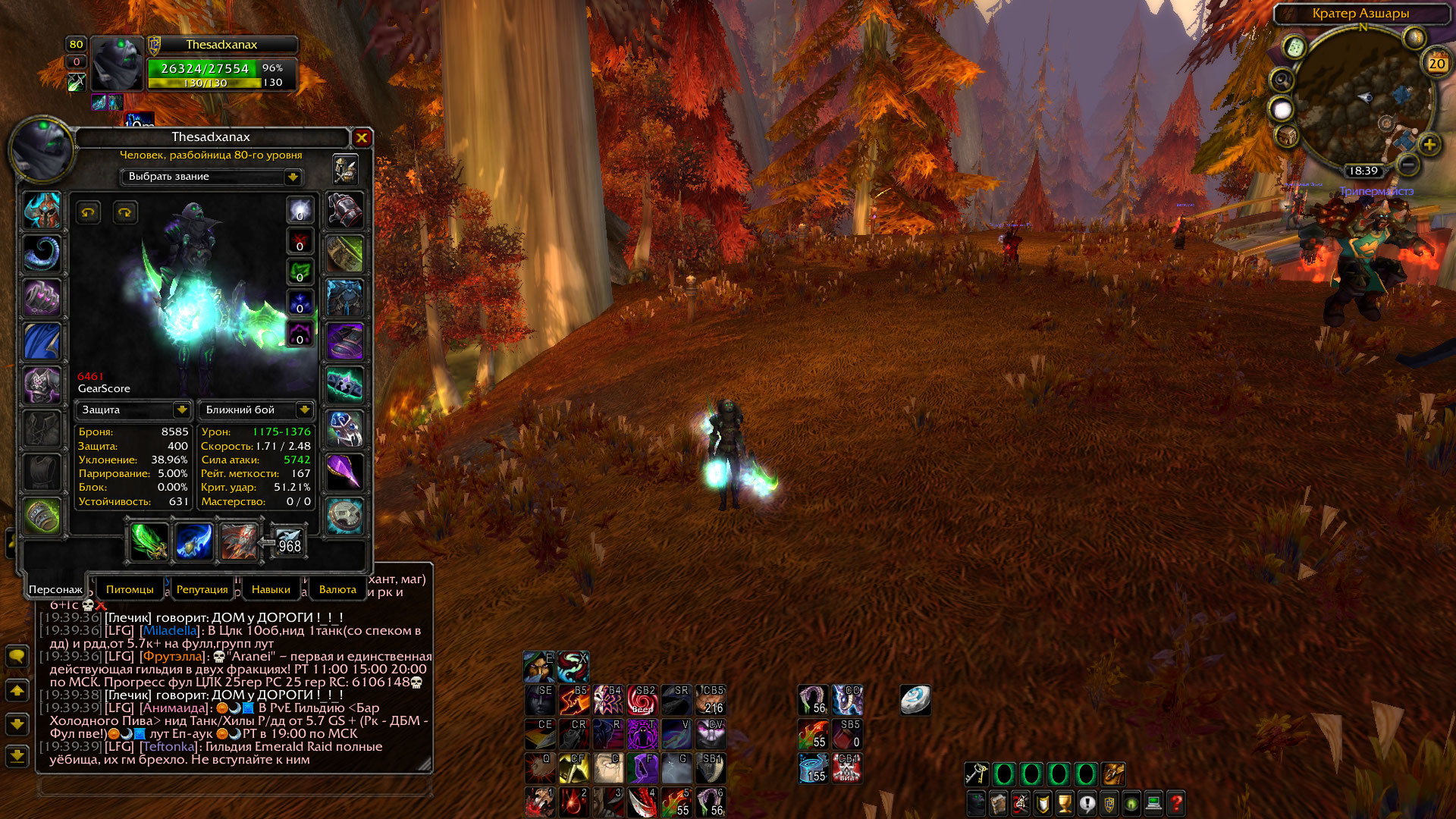Viewport: 1456px width, 819px height.
Task: Select the Навыки tab
Action: [271, 589]
